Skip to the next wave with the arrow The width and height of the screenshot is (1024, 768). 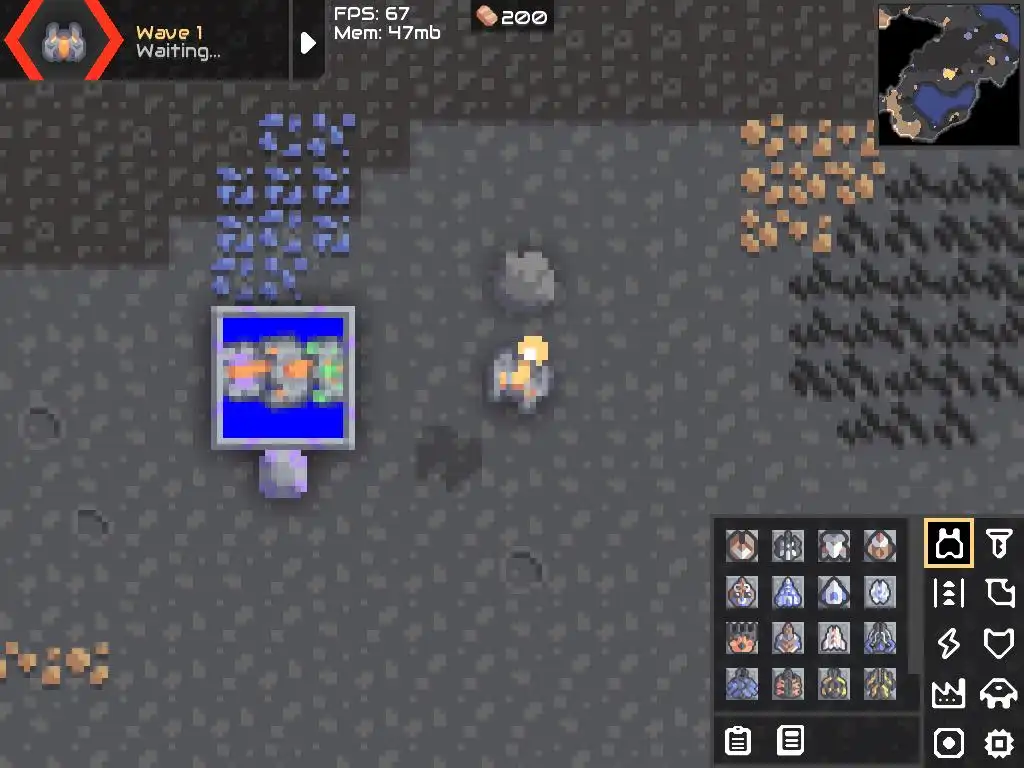308,42
